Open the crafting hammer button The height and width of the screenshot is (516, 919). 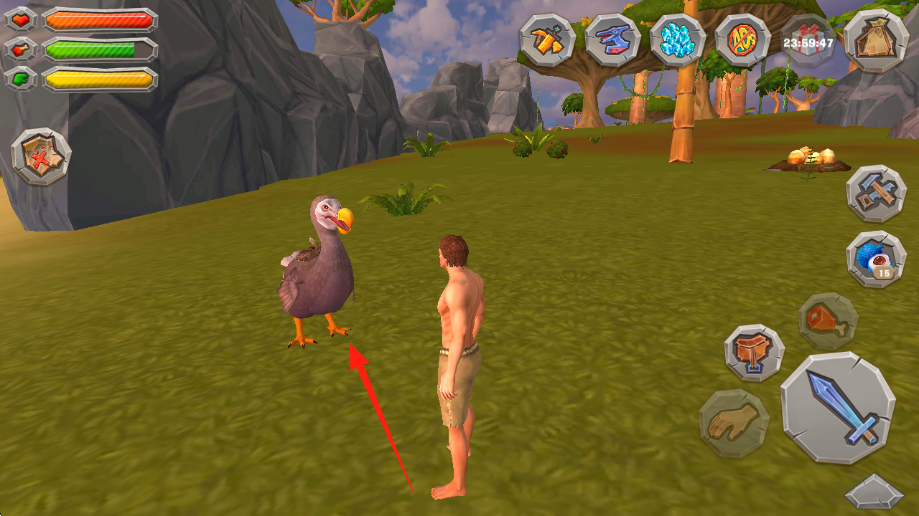coord(876,194)
